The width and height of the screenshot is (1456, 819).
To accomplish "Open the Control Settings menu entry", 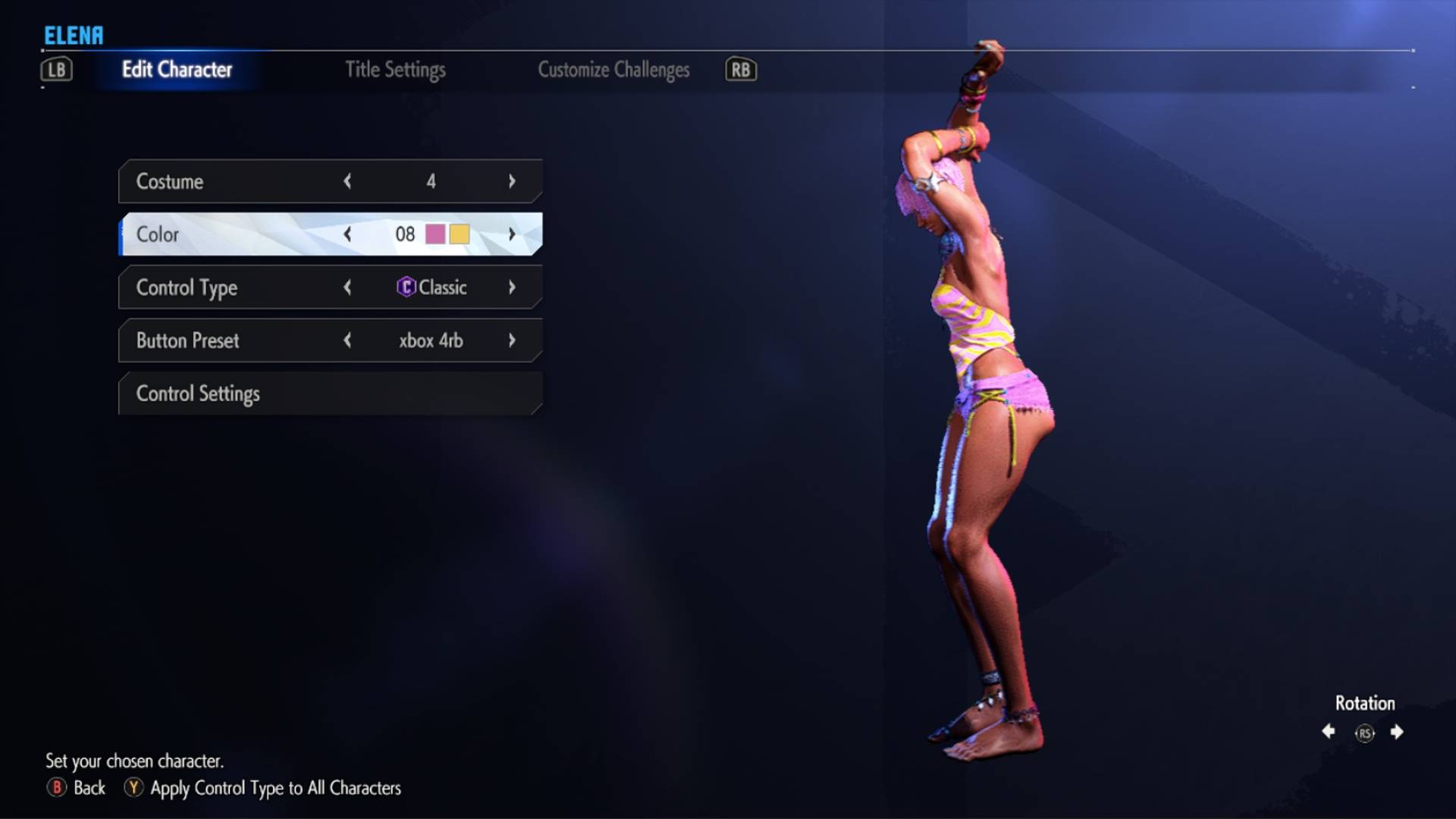I will tap(330, 394).
